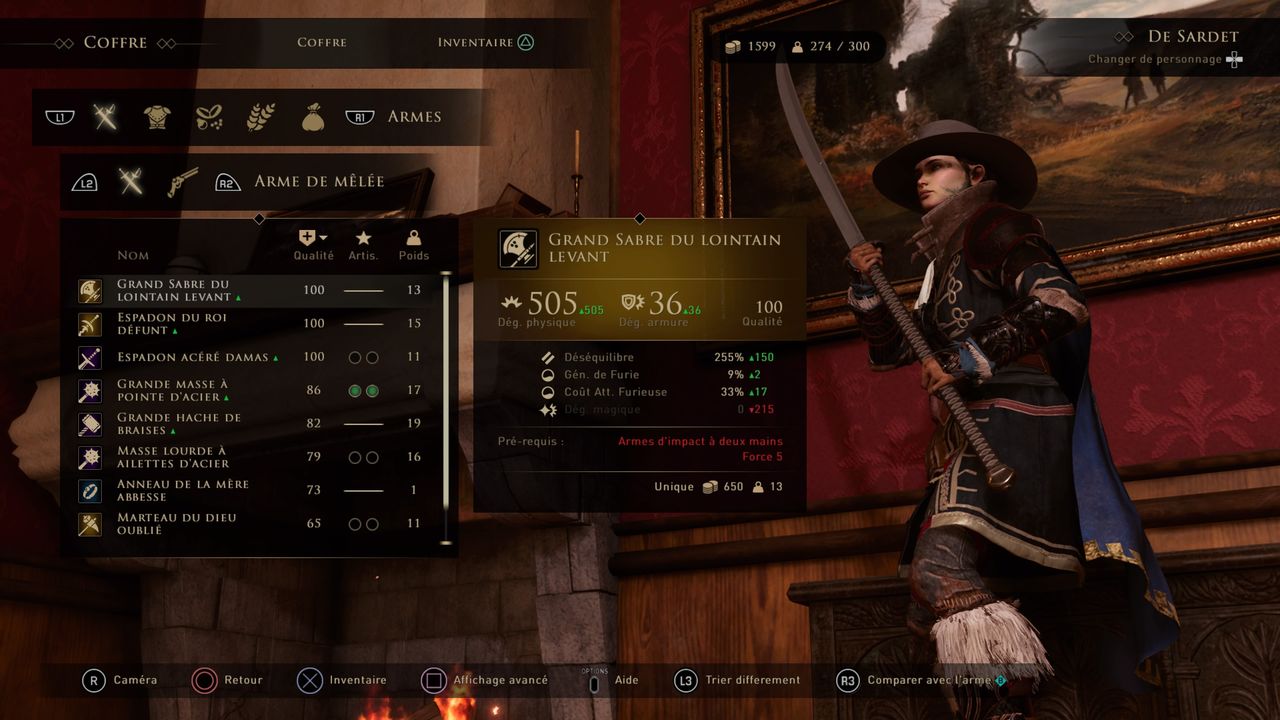Open the Inventaire tab
1280x720 pixels.
(475, 42)
